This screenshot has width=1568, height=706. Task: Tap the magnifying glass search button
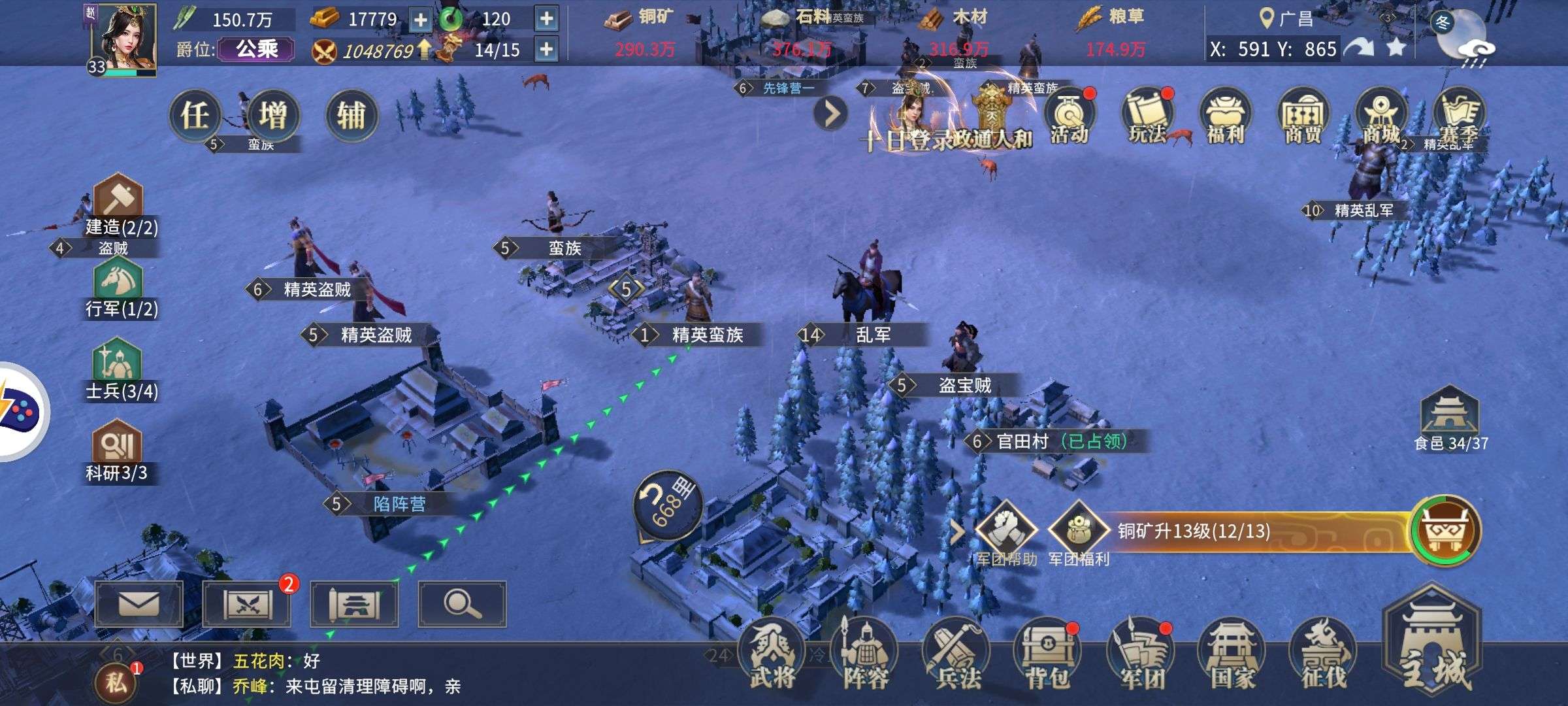click(x=462, y=604)
